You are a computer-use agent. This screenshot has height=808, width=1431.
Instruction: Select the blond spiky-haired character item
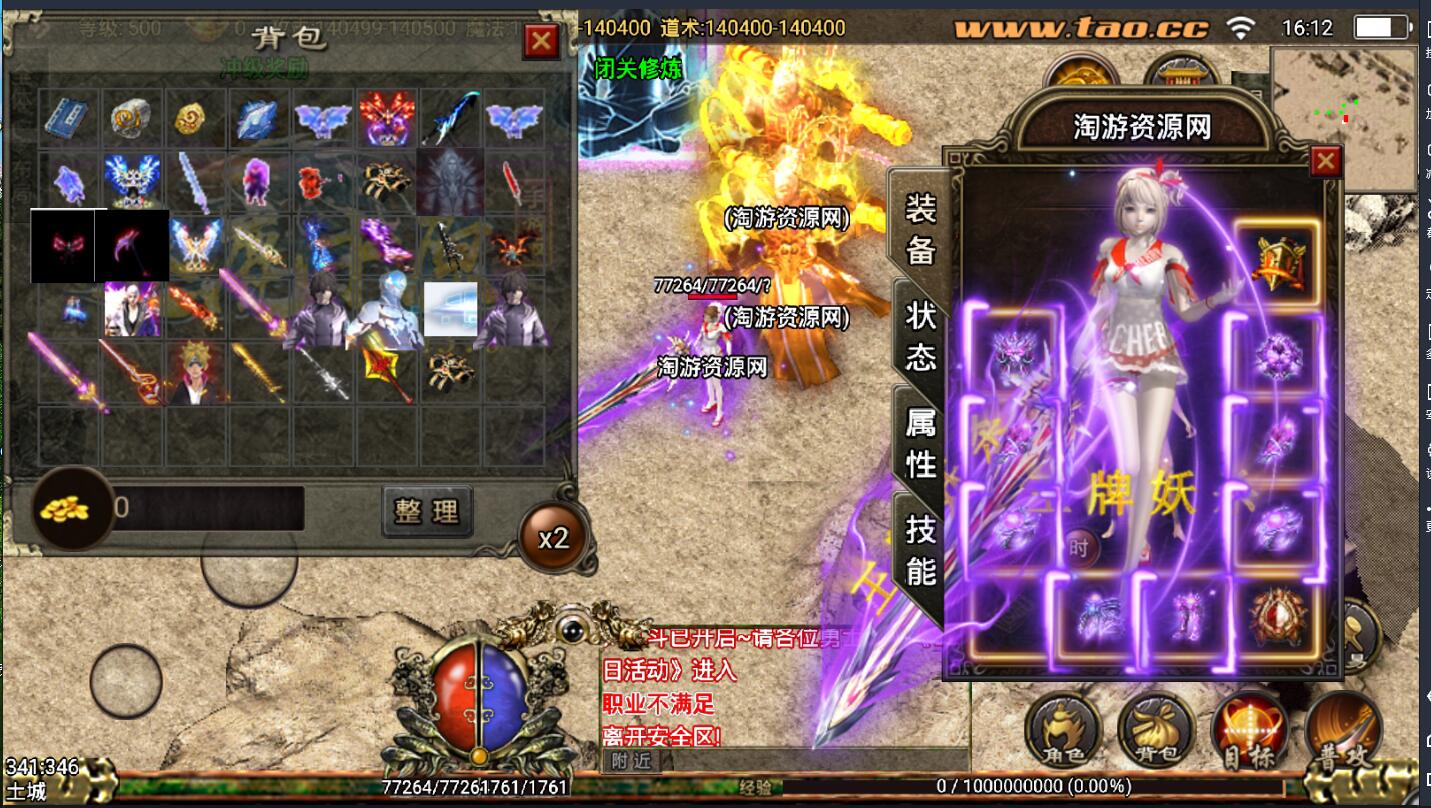(196, 373)
